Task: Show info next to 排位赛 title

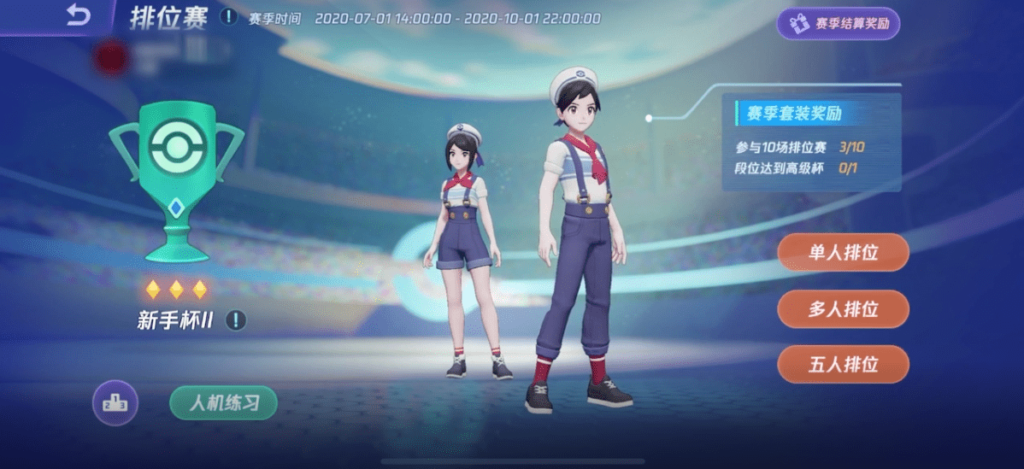Action: [x=229, y=17]
